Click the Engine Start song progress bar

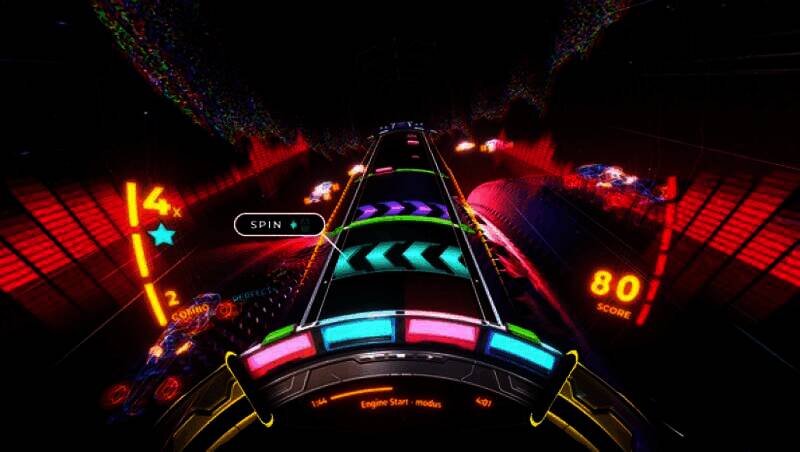(x=362, y=393)
